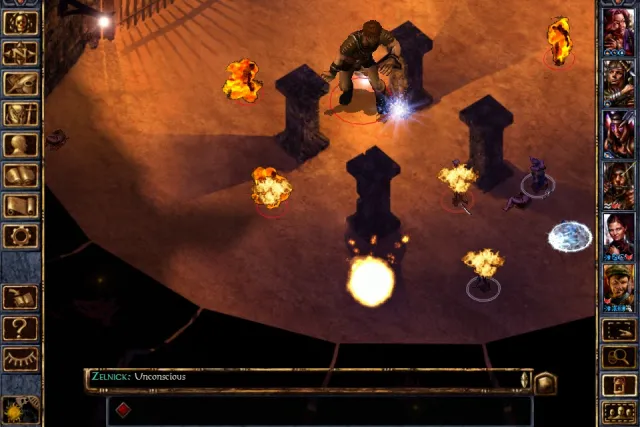640x427 pixels.
Task: Select the first party portrait at the top
Action: tap(619, 30)
